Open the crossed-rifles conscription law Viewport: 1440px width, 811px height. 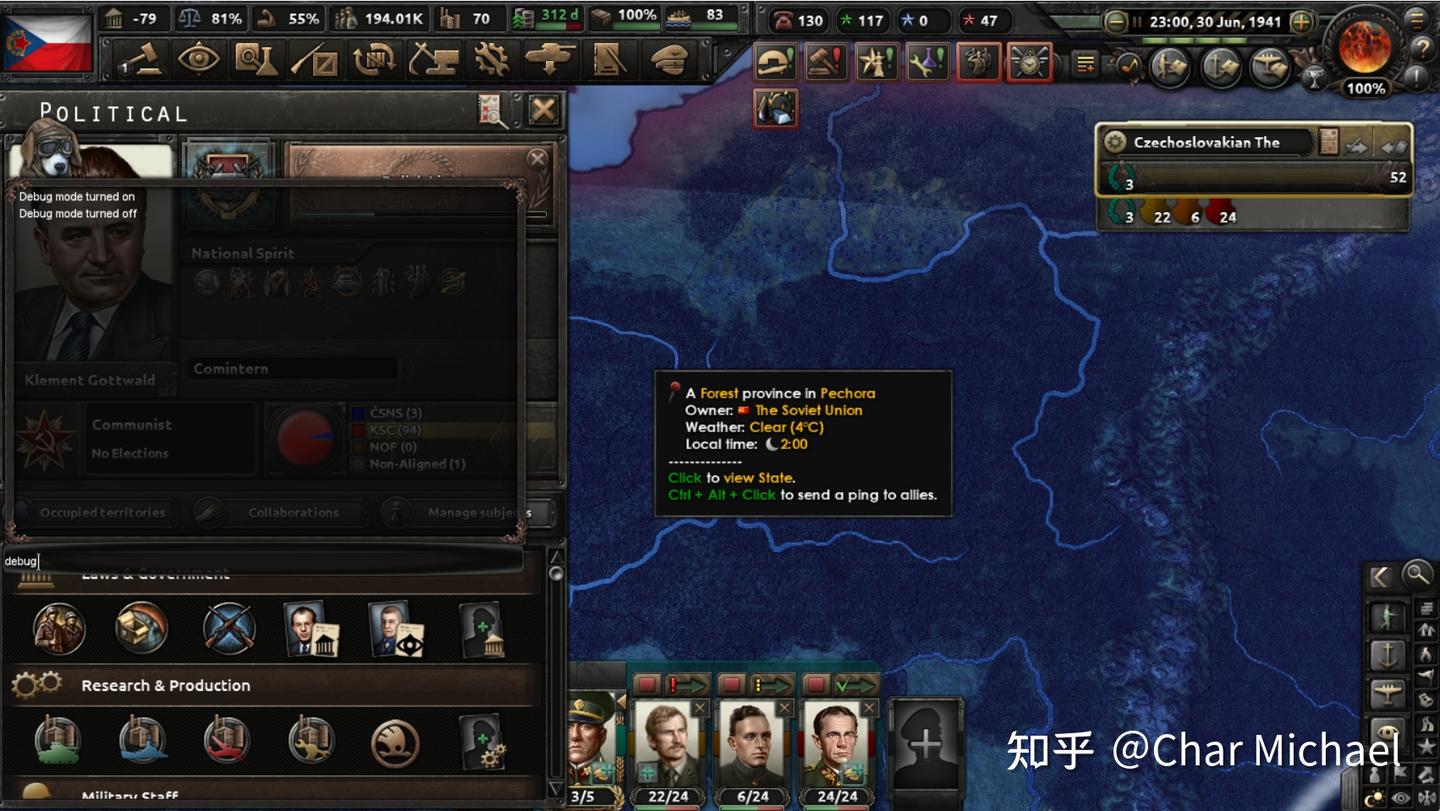[x=229, y=629]
